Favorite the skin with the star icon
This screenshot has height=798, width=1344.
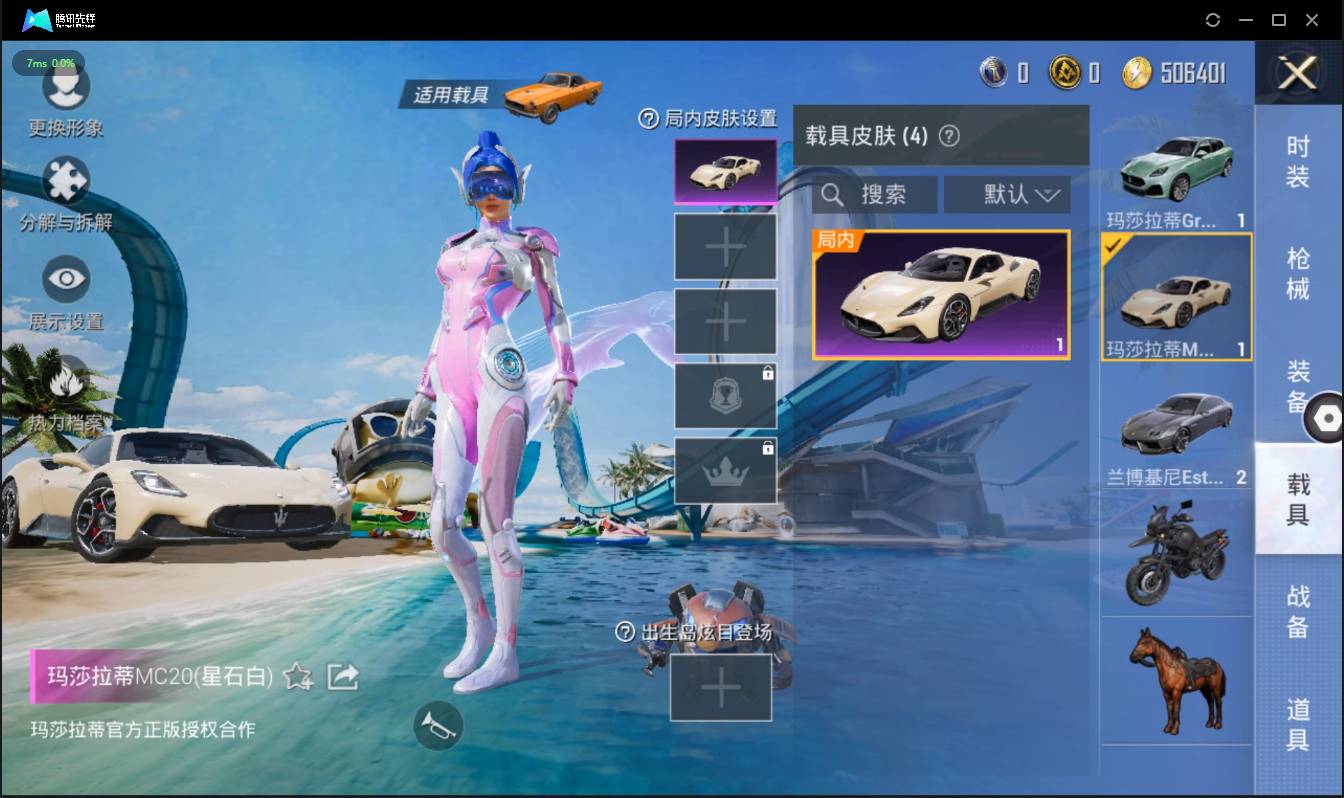[297, 677]
